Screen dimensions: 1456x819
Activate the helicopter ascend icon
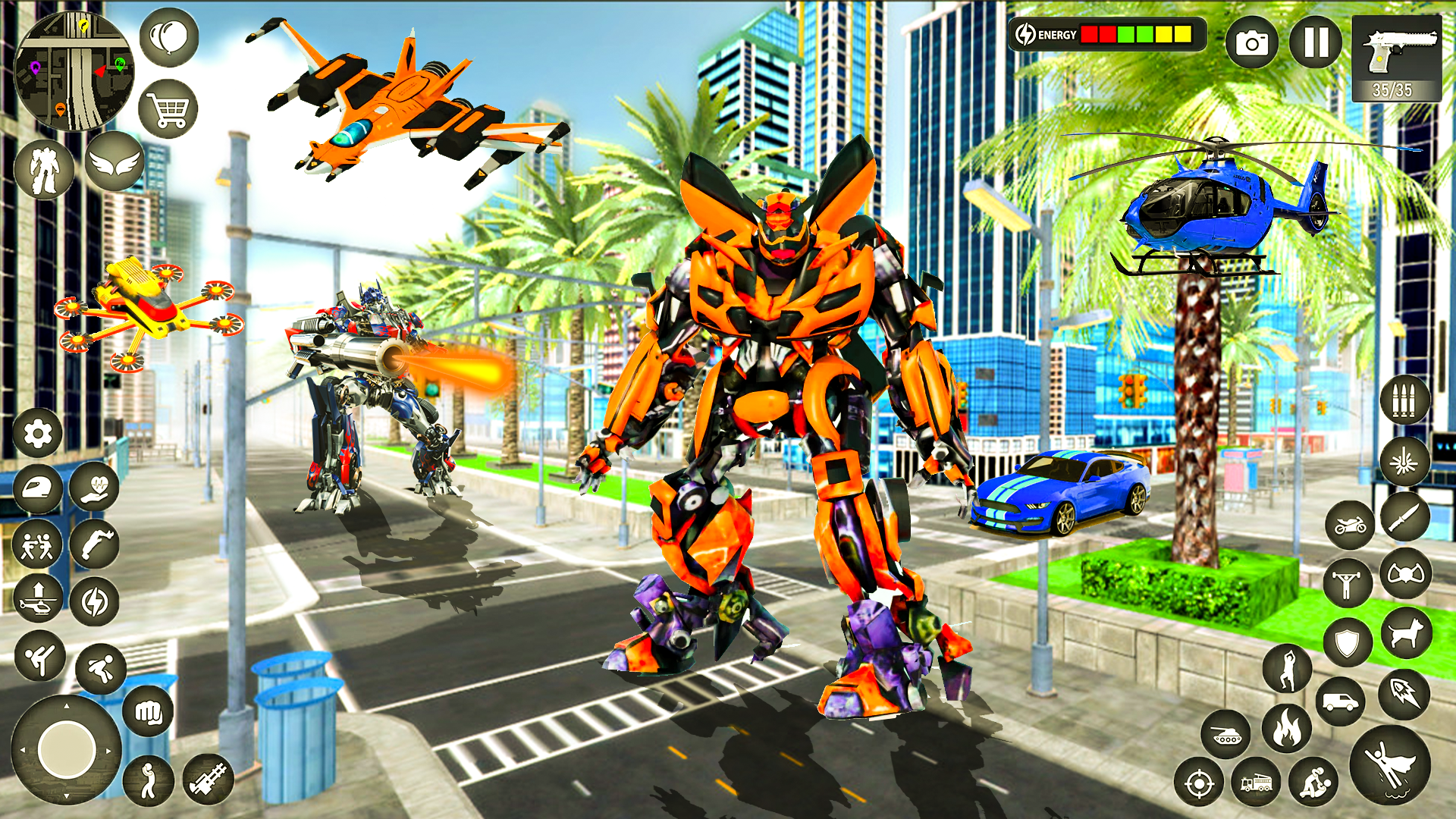click(36, 596)
